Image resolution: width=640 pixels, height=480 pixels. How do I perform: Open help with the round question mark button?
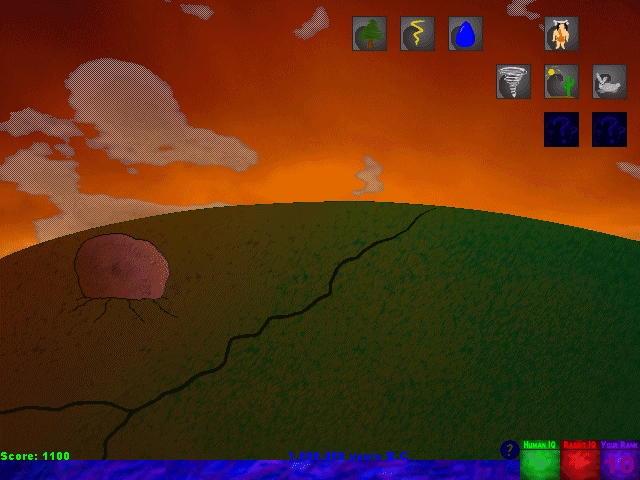pyautogui.click(x=509, y=449)
